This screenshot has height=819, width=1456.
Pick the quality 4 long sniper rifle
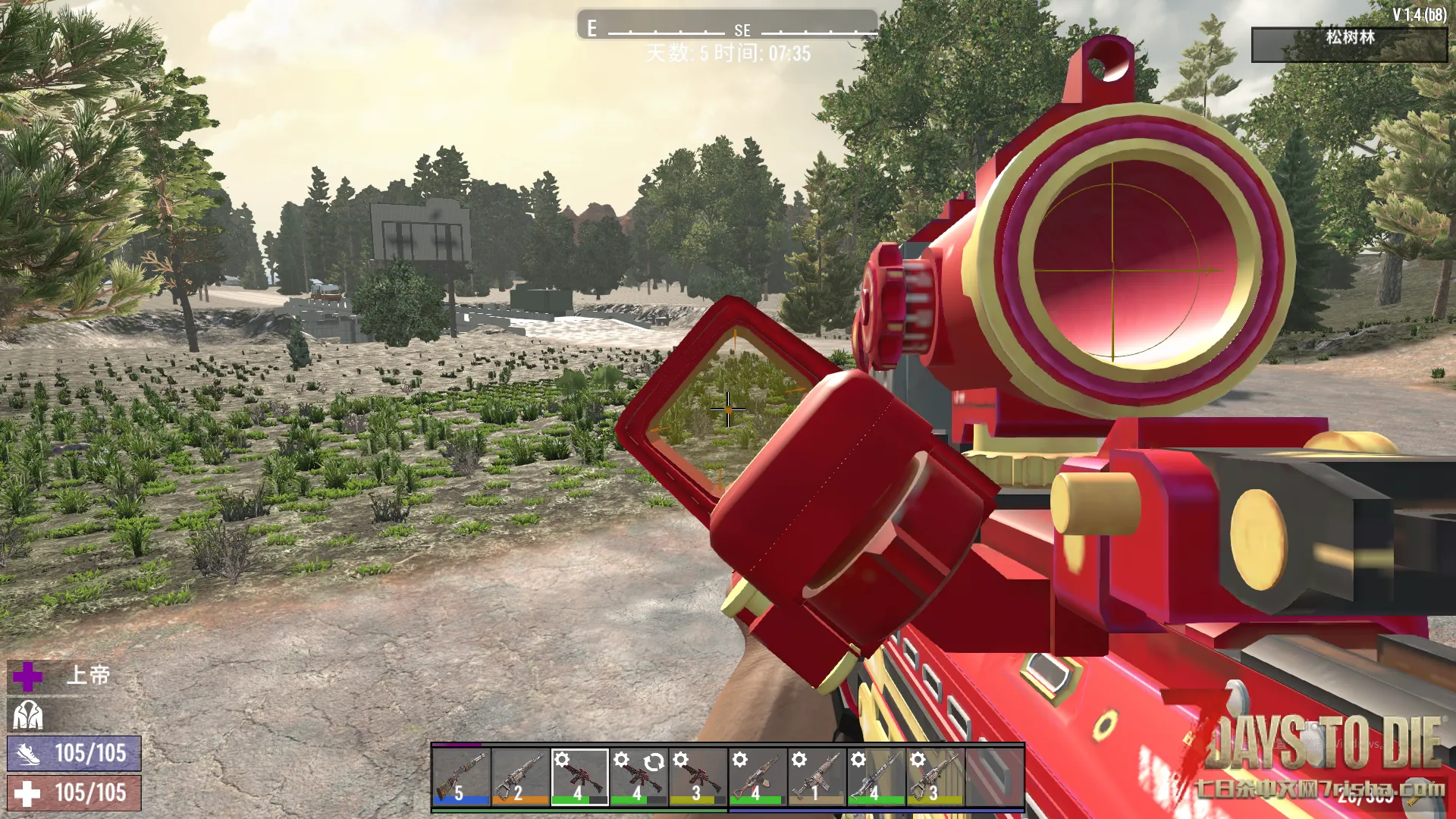click(875, 777)
